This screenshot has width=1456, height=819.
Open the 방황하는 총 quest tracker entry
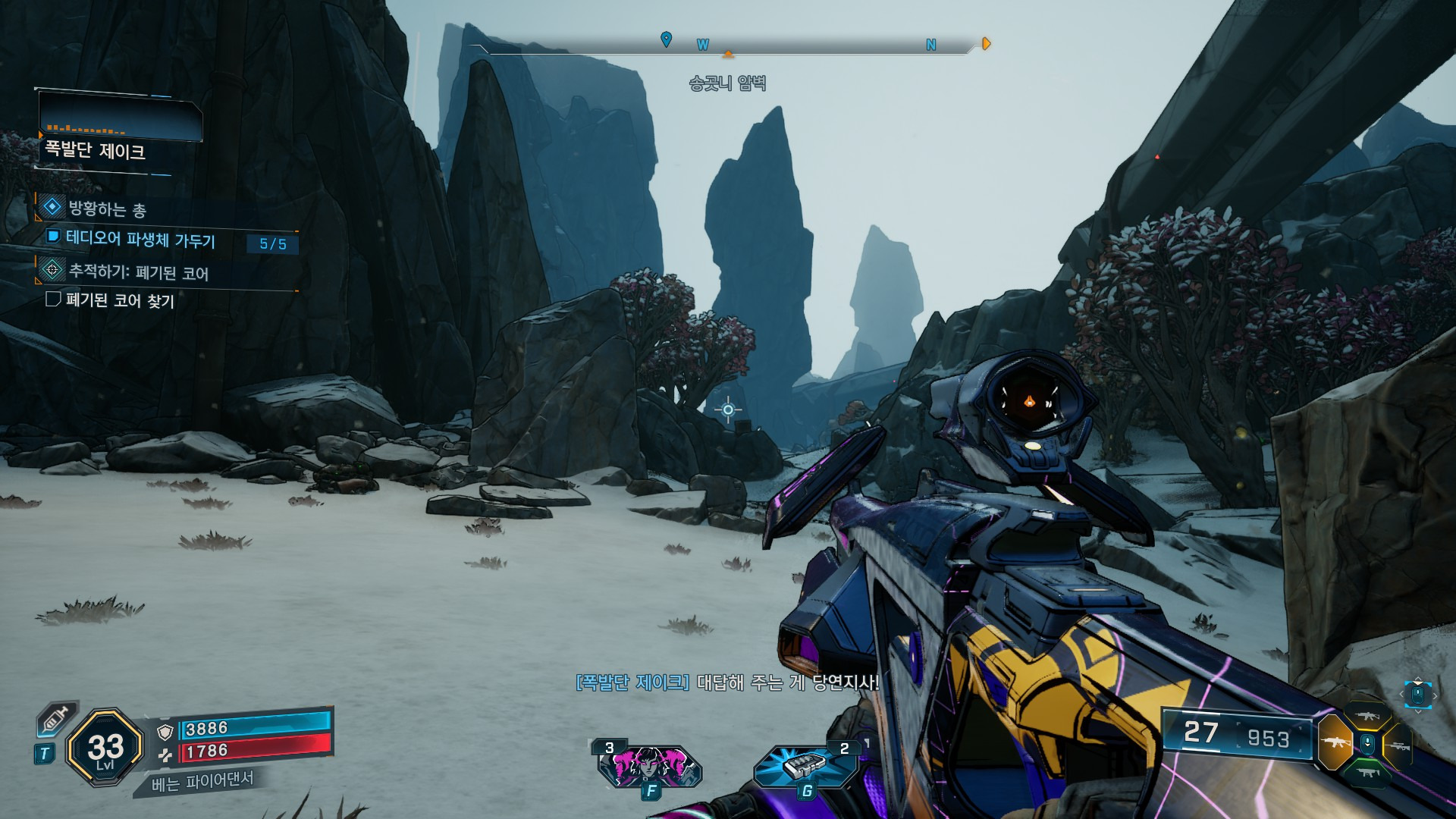pyautogui.click(x=106, y=209)
